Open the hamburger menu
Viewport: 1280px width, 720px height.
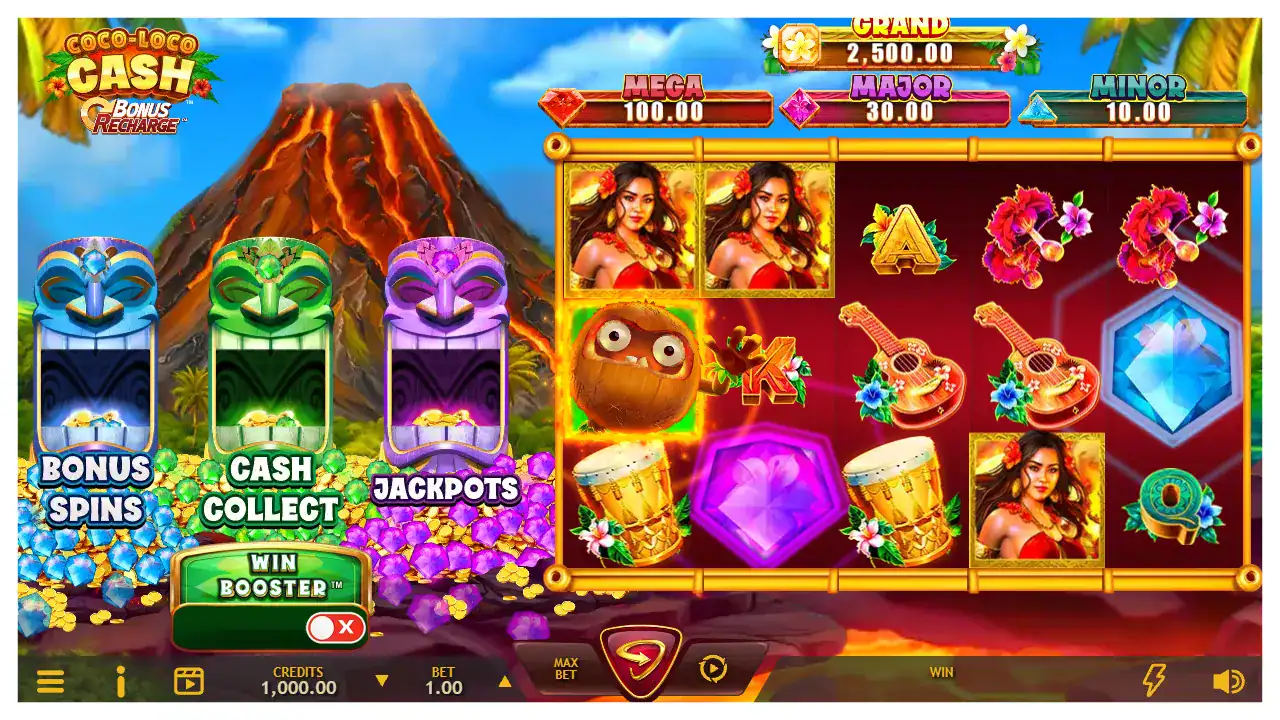coord(50,682)
